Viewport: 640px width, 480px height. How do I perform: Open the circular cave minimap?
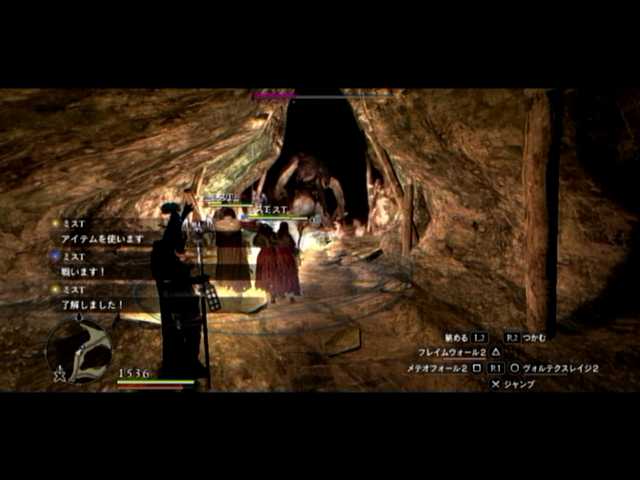pos(79,349)
